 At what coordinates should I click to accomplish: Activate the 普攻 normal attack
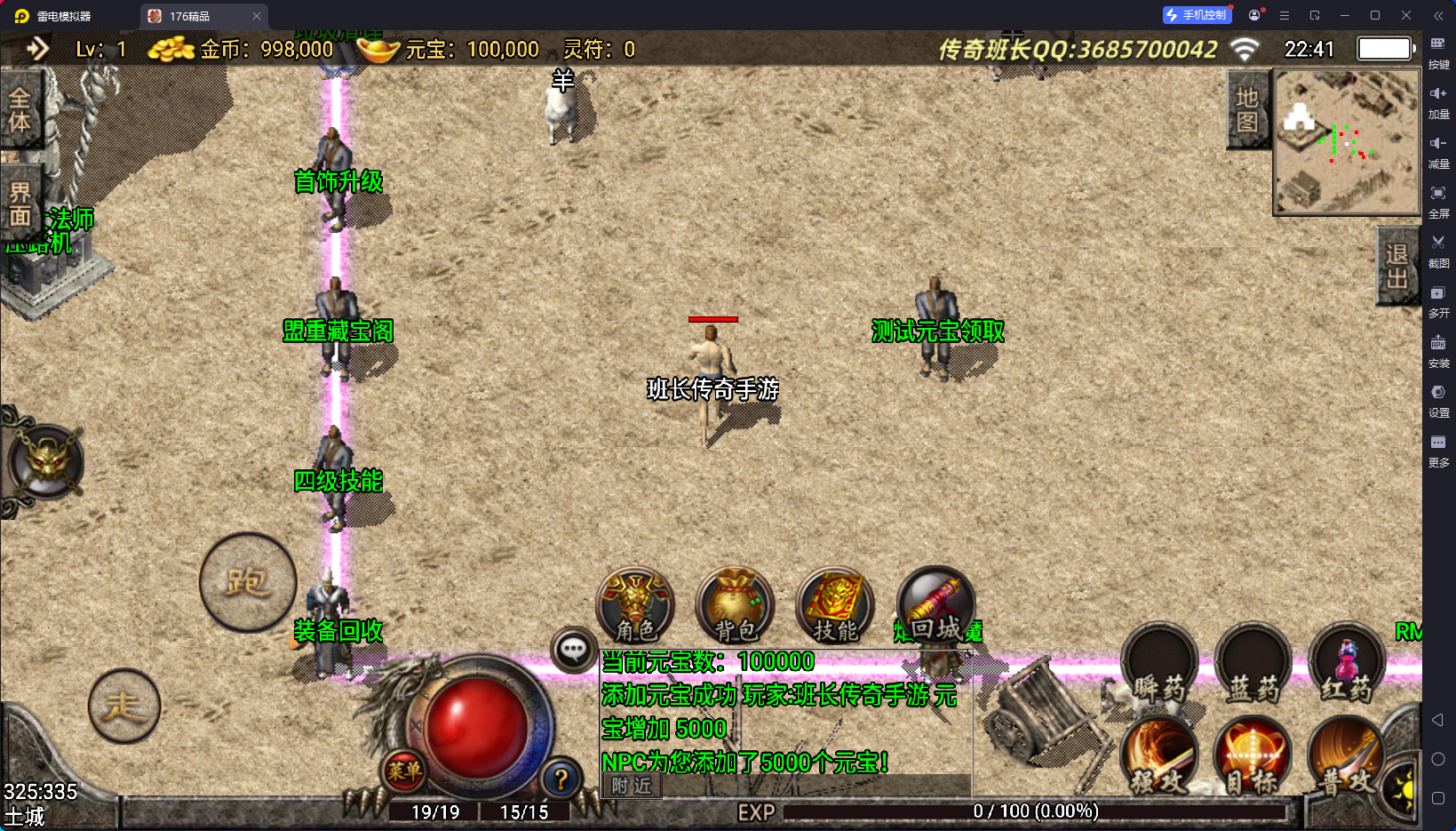(x=1345, y=755)
